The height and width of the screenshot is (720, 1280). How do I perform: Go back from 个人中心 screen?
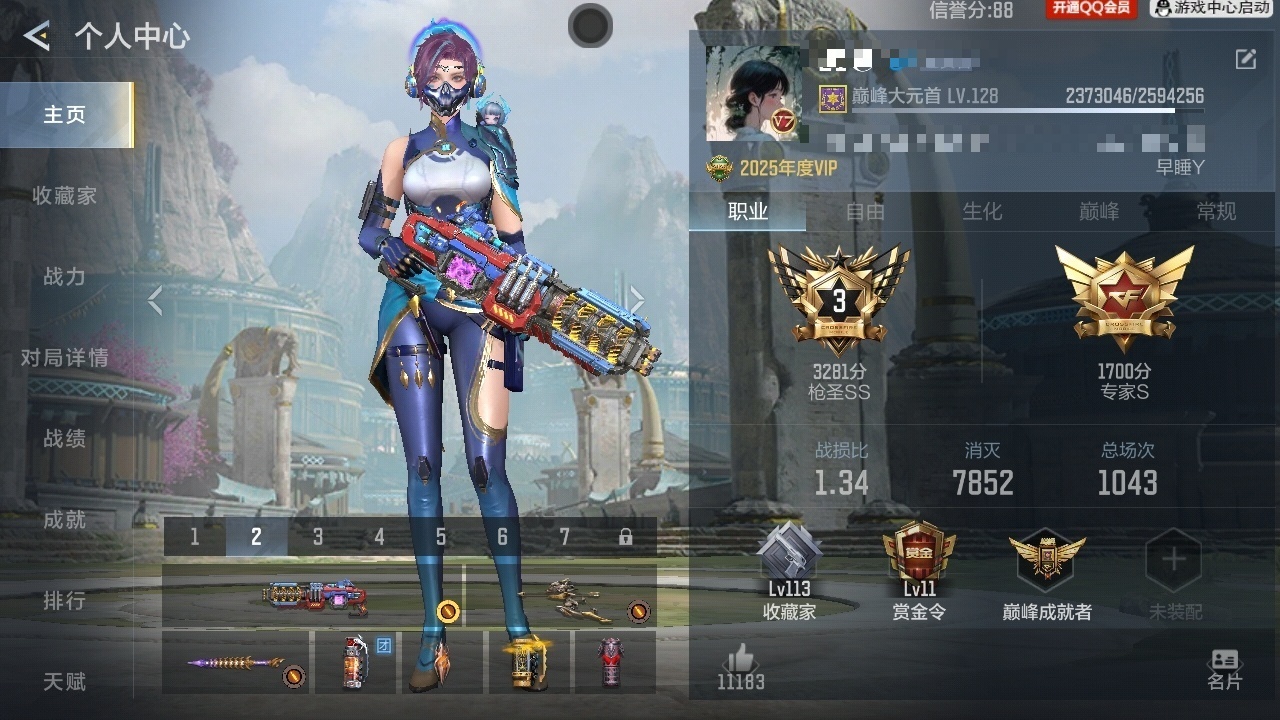[x=37, y=37]
